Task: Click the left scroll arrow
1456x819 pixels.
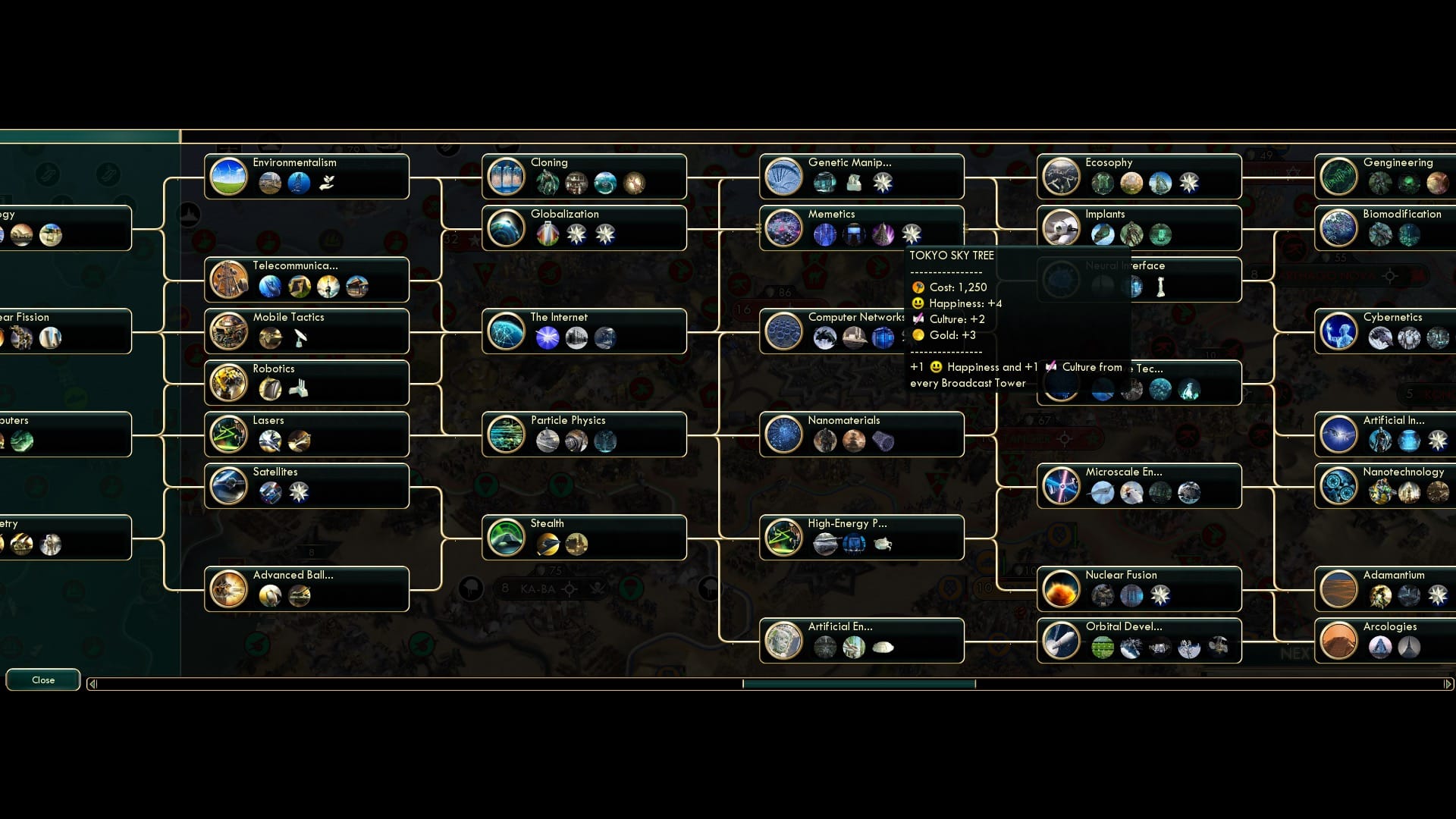Action: [x=92, y=684]
